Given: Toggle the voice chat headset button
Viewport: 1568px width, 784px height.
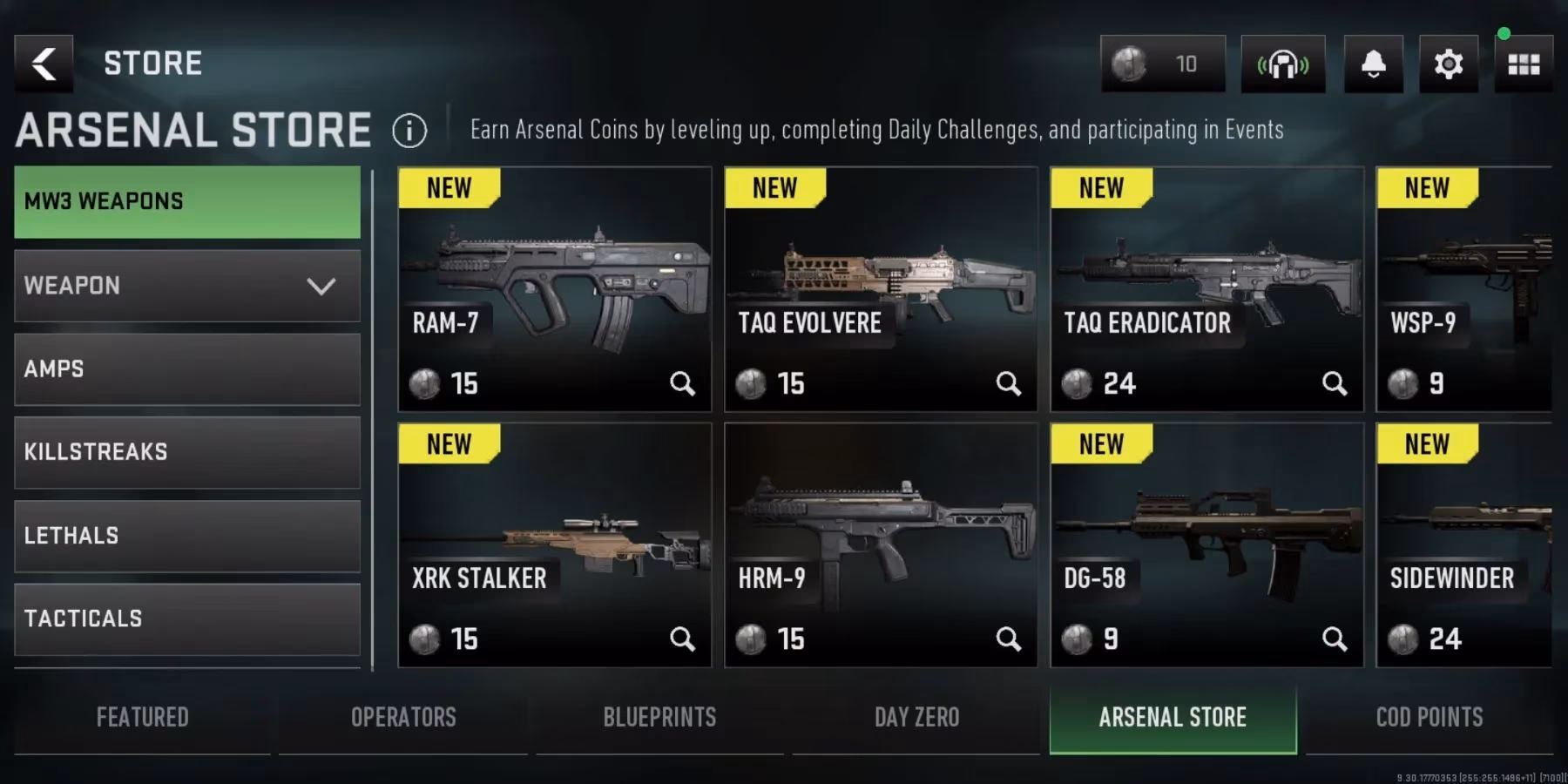Looking at the screenshot, I should pos(1282,64).
